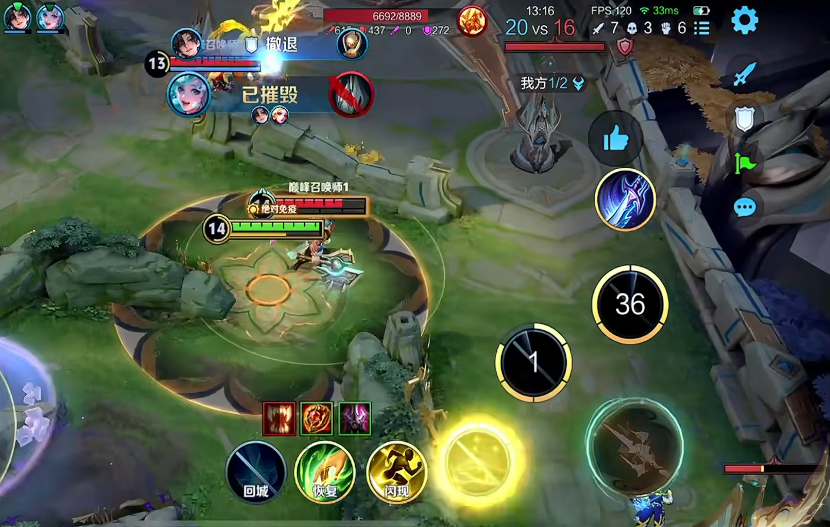Cast the glowing yellow skill
The height and width of the screenshot is (527, 830).
476,459
